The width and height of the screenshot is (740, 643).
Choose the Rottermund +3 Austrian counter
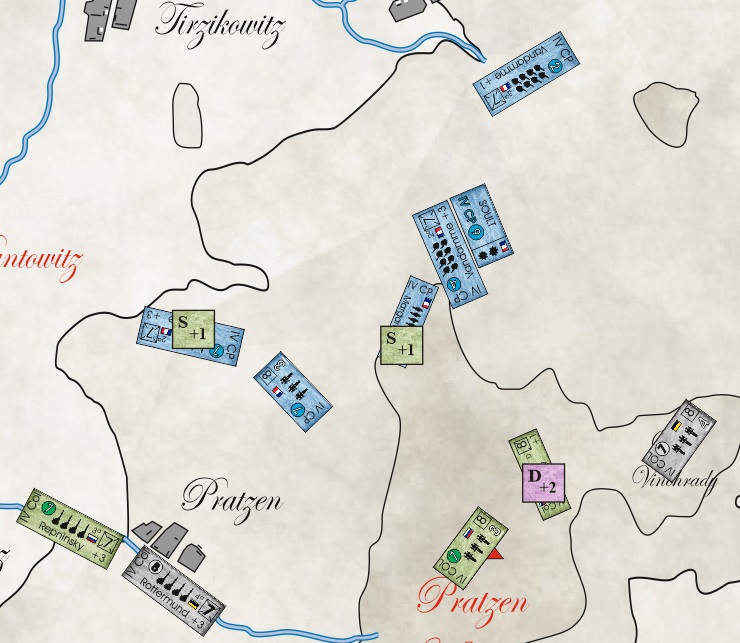[x=175, y=582]
